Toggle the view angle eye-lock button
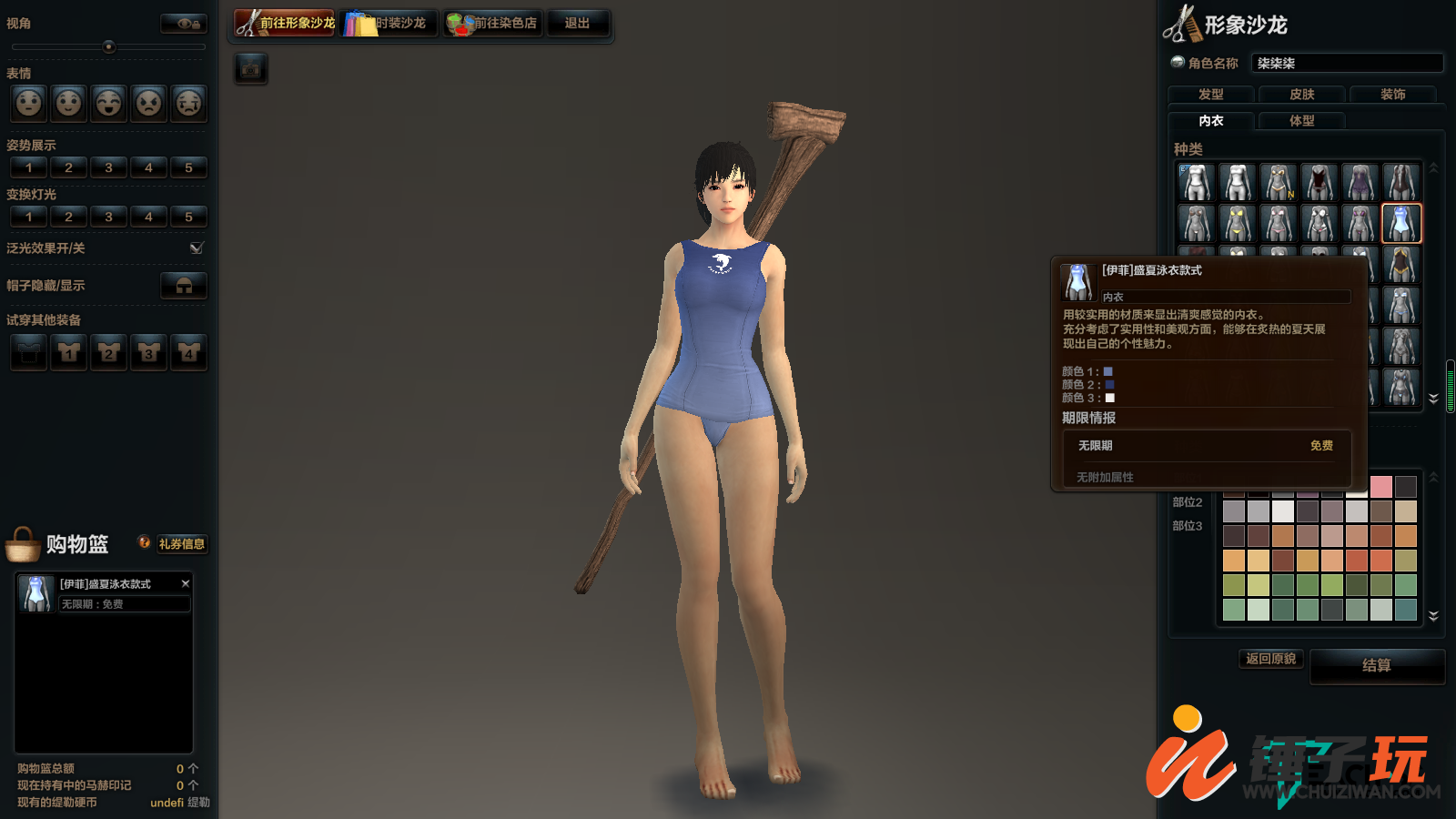1456x819 pixels. point(184,24)
